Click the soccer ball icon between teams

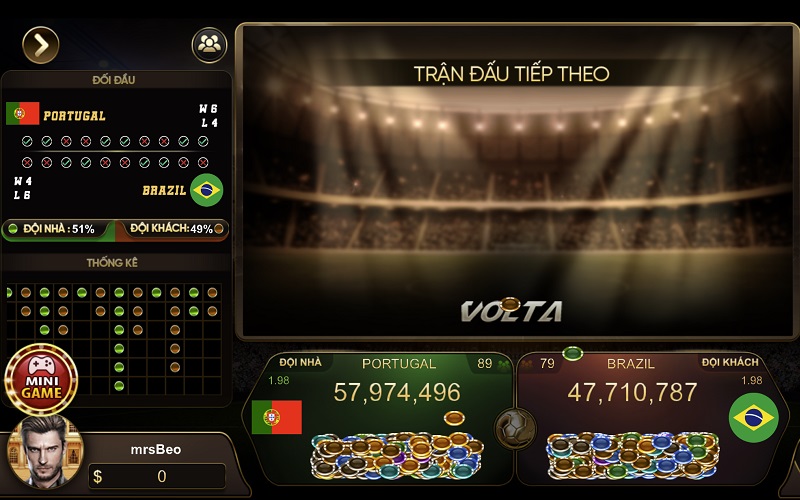point(516,428)
